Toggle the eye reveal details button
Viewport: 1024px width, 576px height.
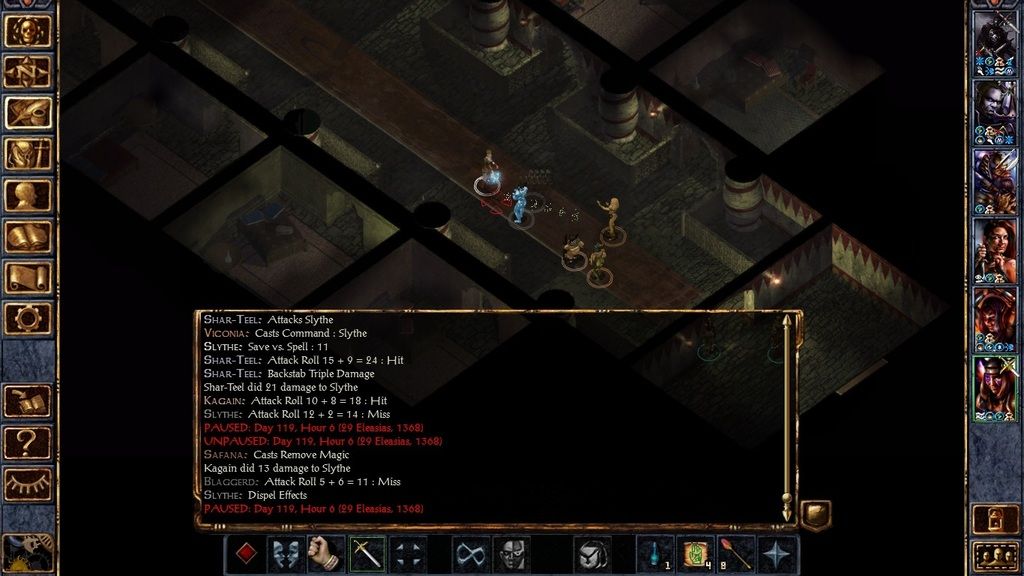point(27,483)
